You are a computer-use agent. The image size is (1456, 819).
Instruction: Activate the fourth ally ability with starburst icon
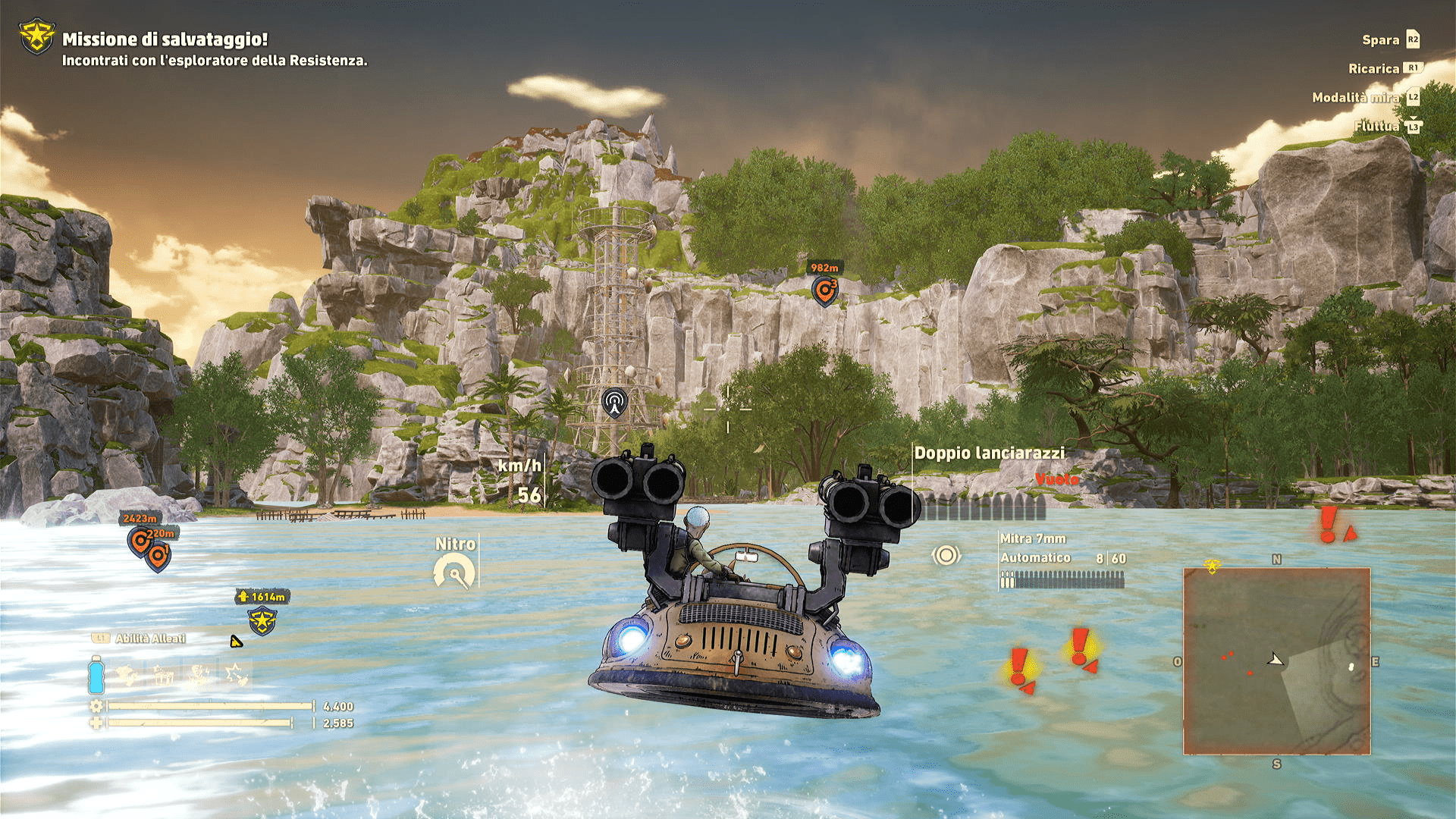(x=236, y=674)
